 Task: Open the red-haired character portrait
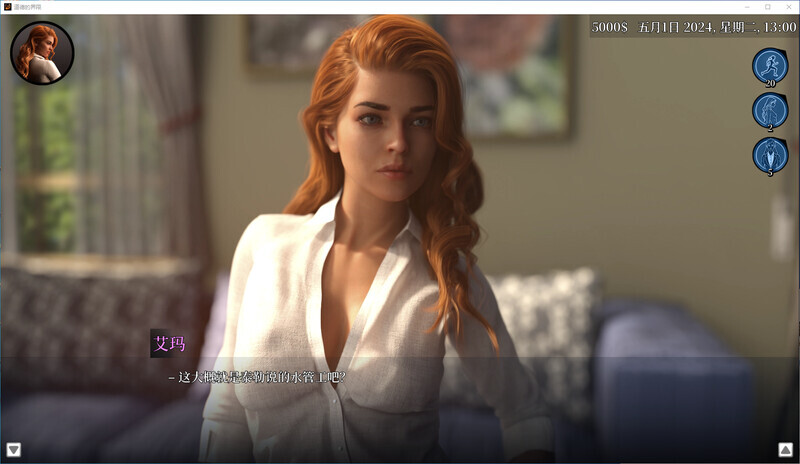point(42,53)
